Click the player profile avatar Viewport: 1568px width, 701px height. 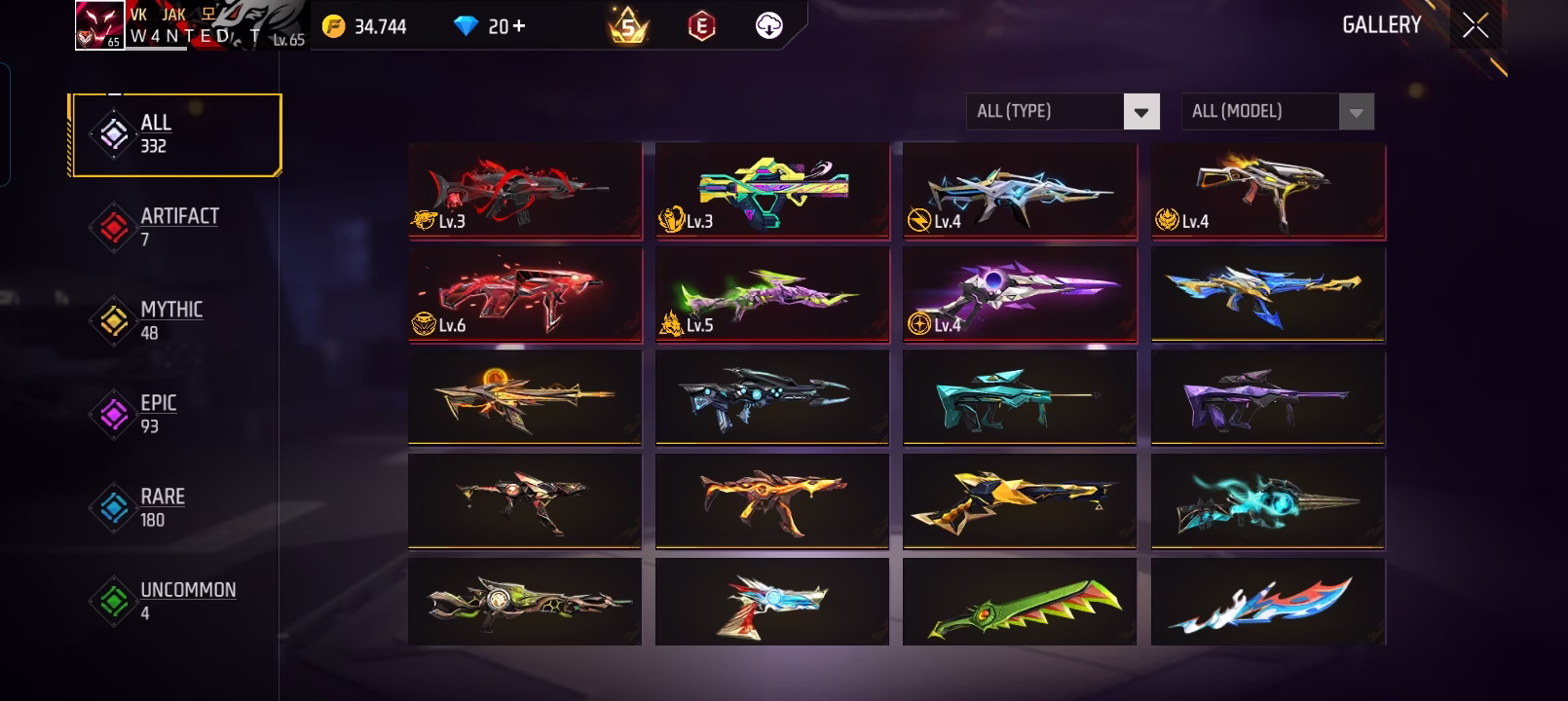[x=99, y=25]
